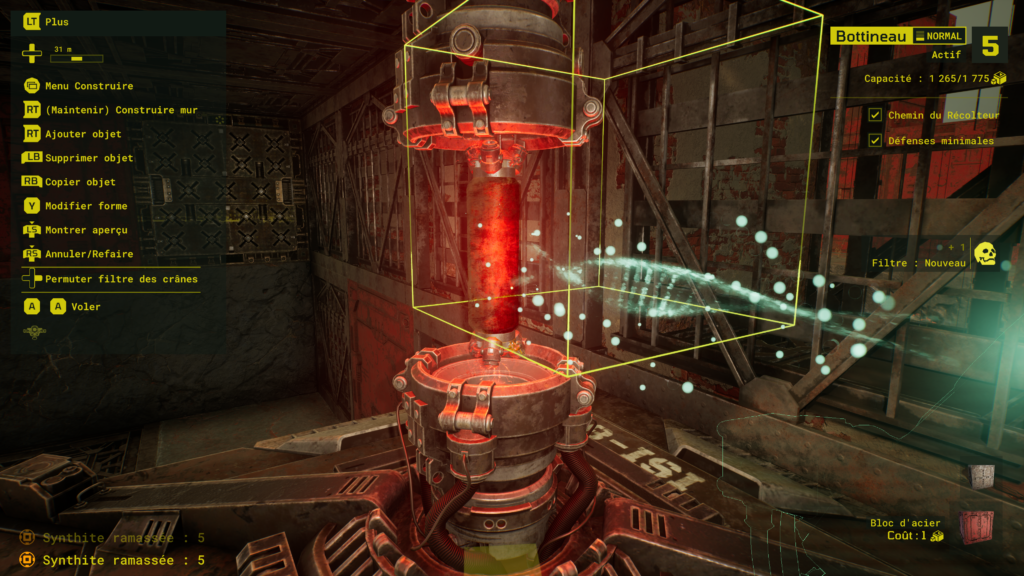Toggle the Chemin du Récolteur checkbox
1024x576 pixels.
point(875,116)
